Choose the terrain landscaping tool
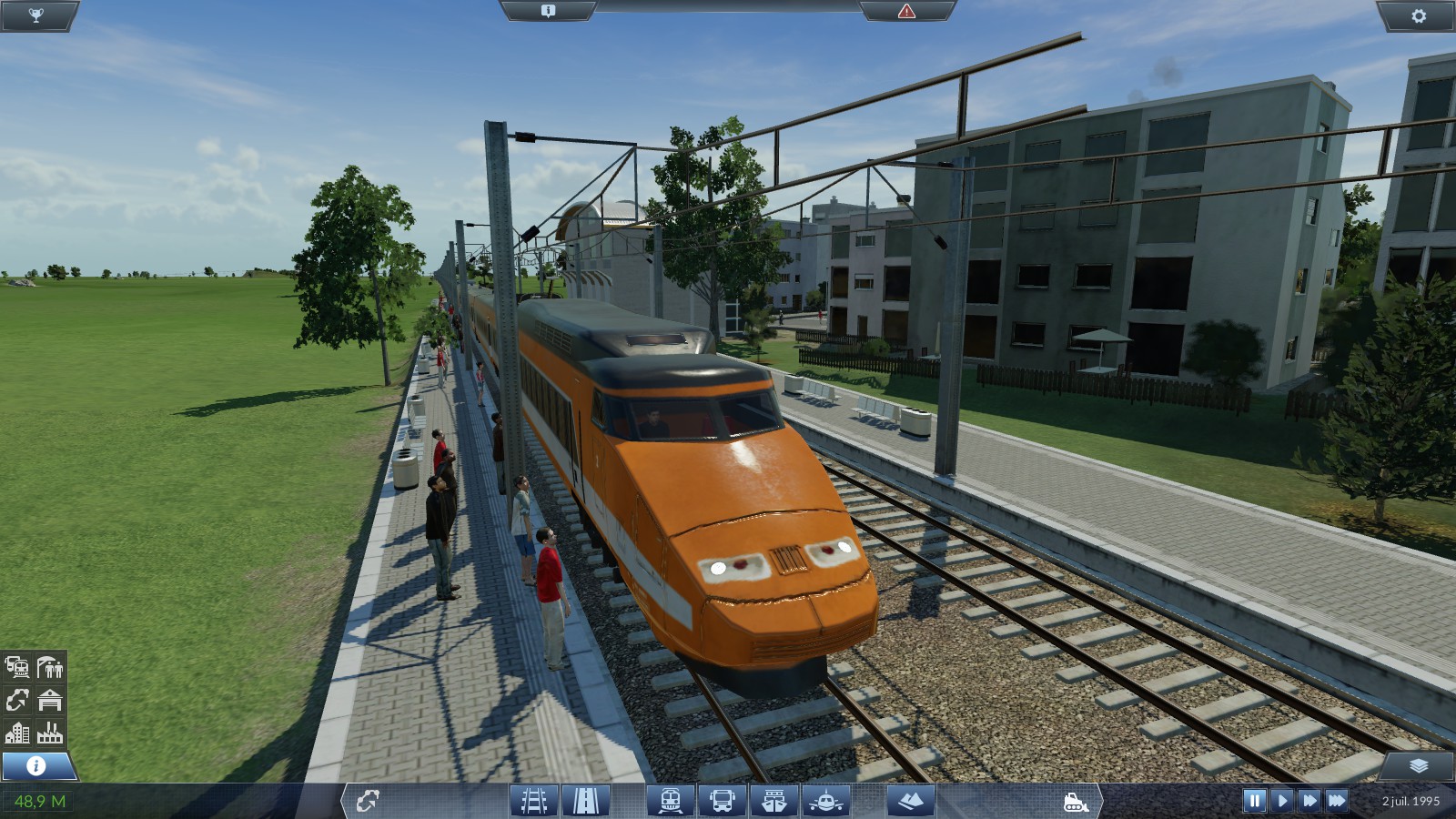 (910, 801)
